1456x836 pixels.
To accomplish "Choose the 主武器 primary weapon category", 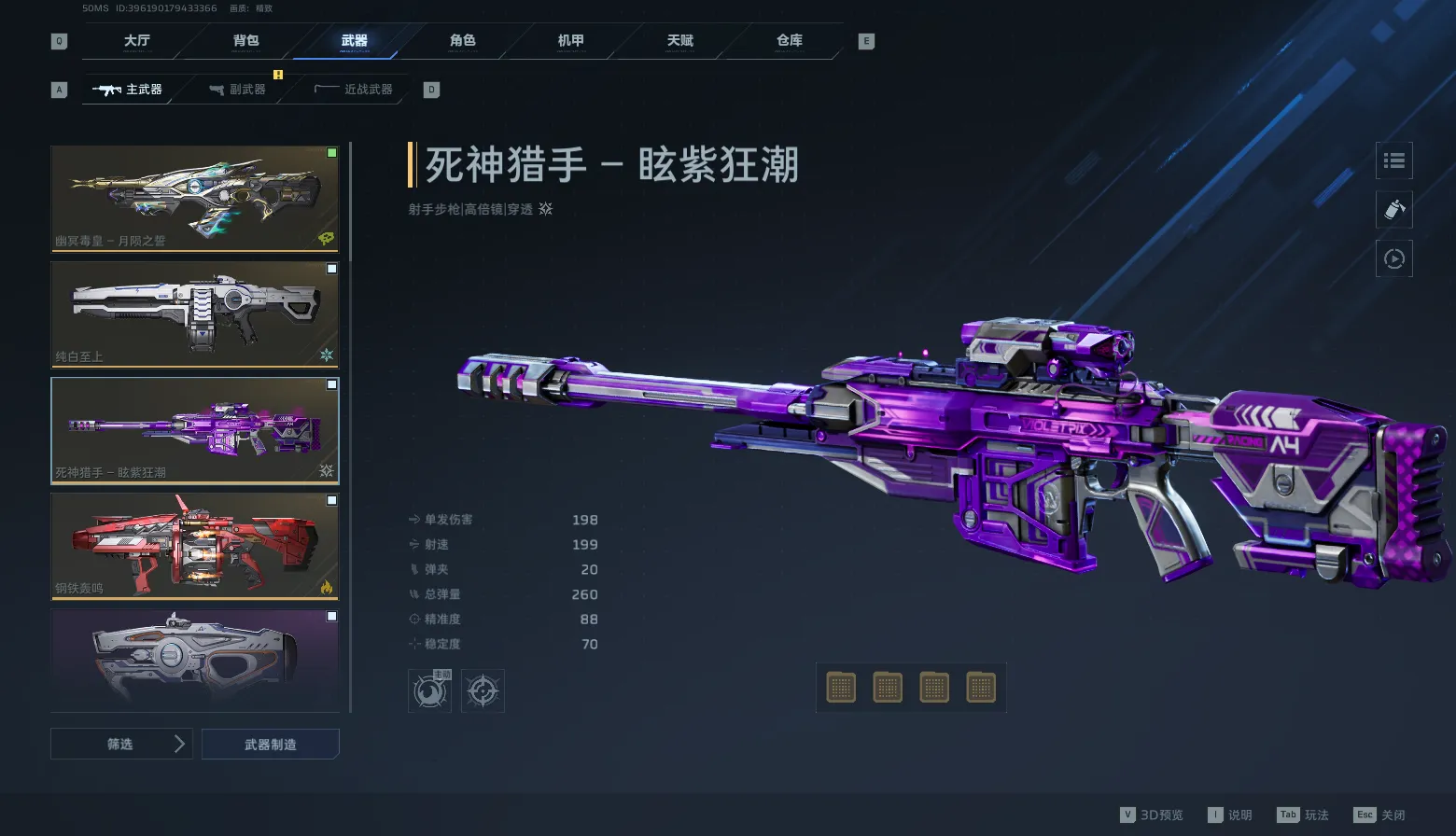I will 129,90.
